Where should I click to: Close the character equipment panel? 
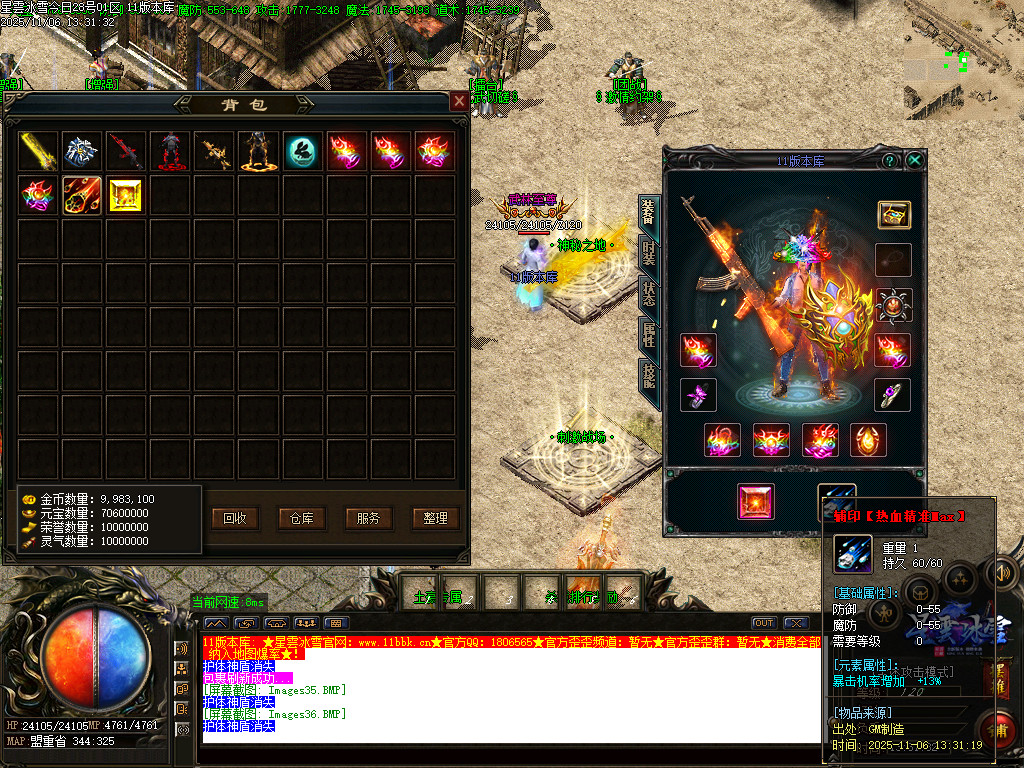914,160
